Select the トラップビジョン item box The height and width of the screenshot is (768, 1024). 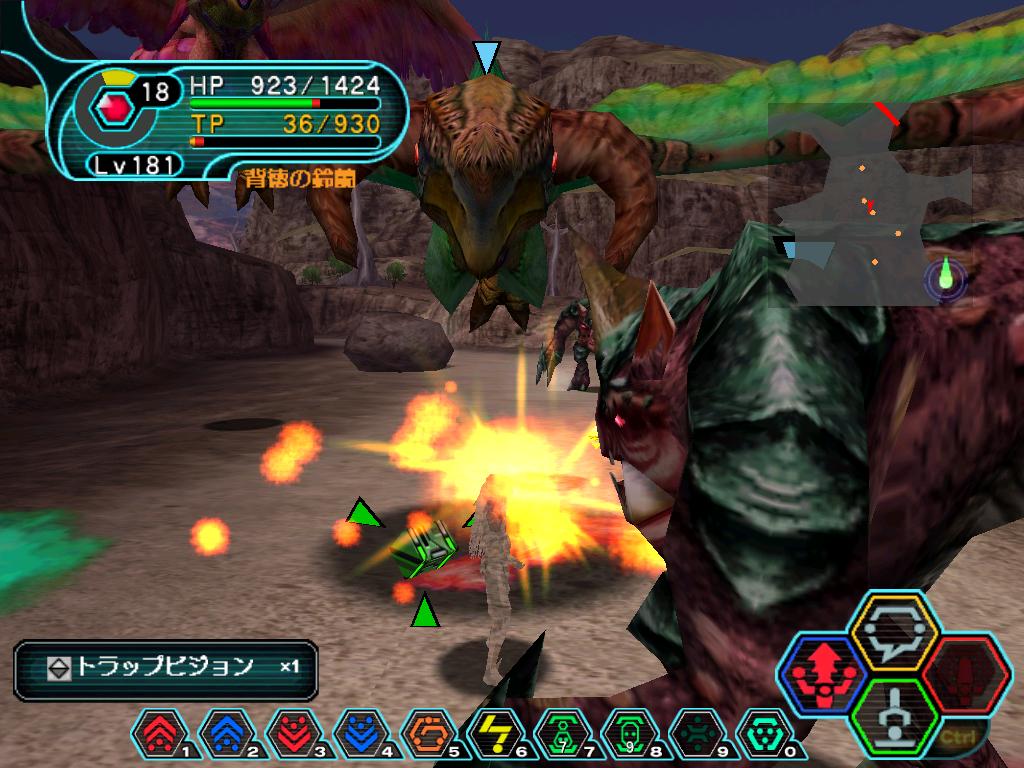[x=165, y=669]
